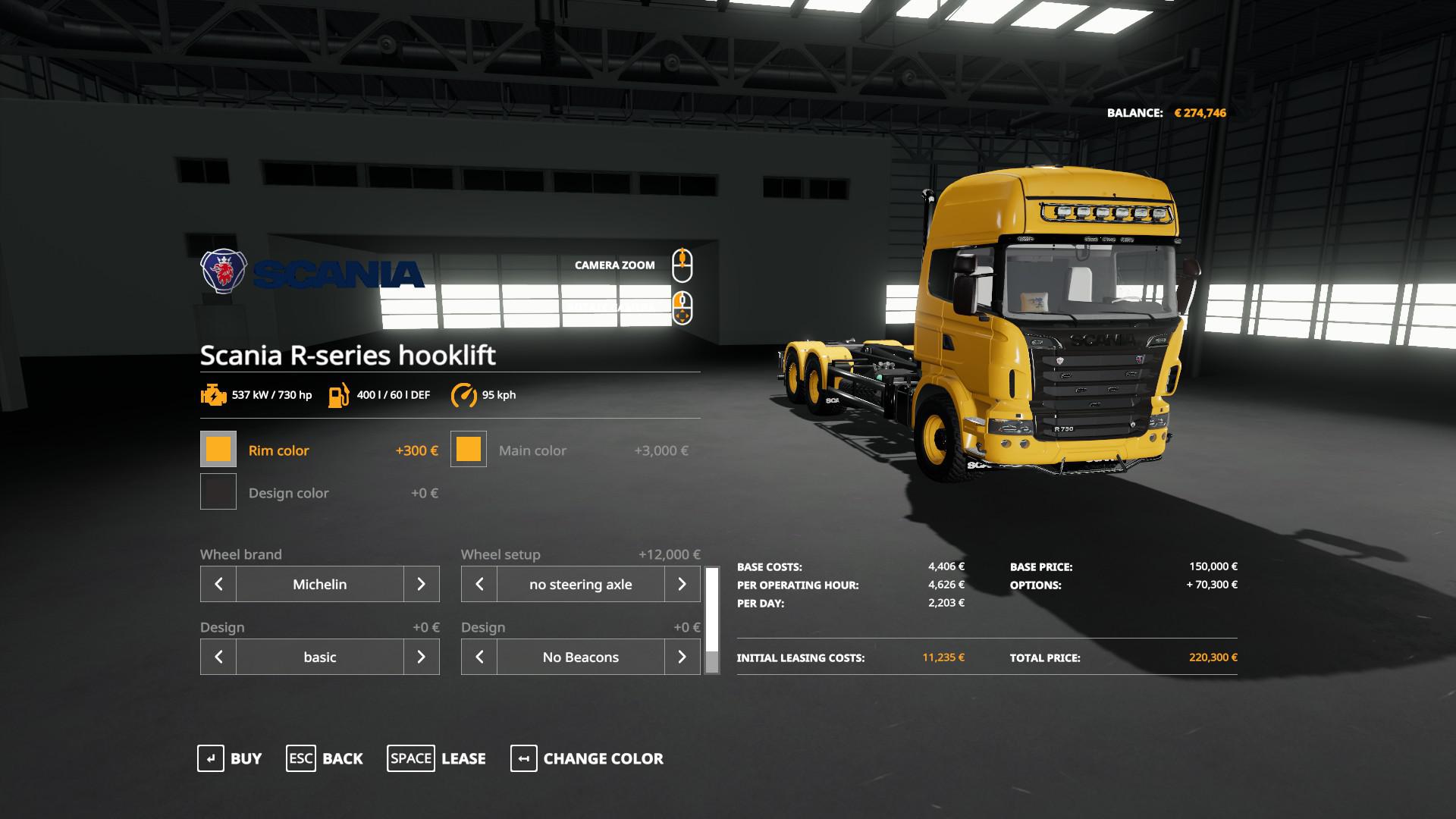Show next beacon option after No Beacons
The width and height of the screenshot is (1456, 819).
click(682, 657)
